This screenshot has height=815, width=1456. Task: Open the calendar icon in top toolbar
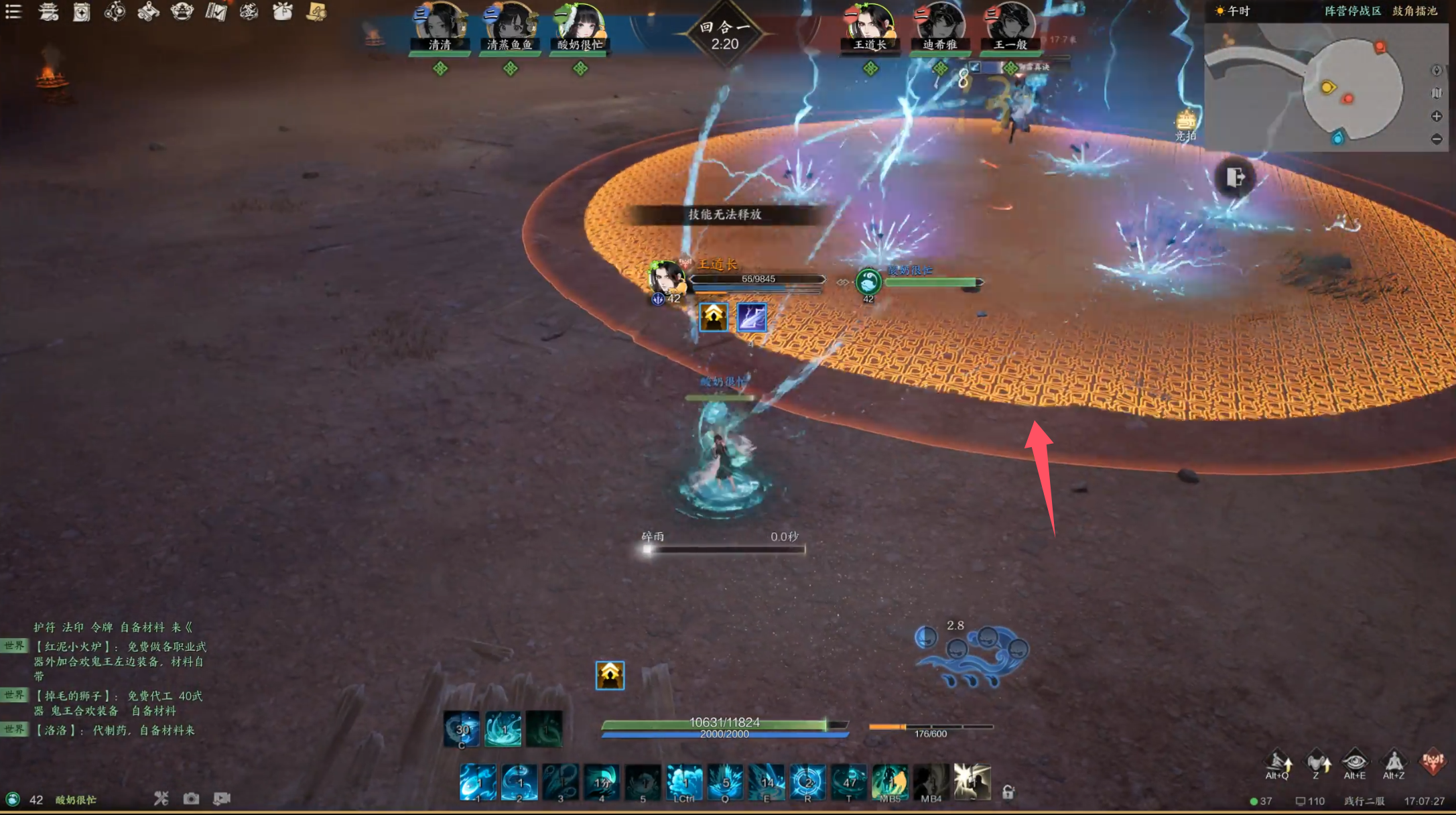pos(82,12)
